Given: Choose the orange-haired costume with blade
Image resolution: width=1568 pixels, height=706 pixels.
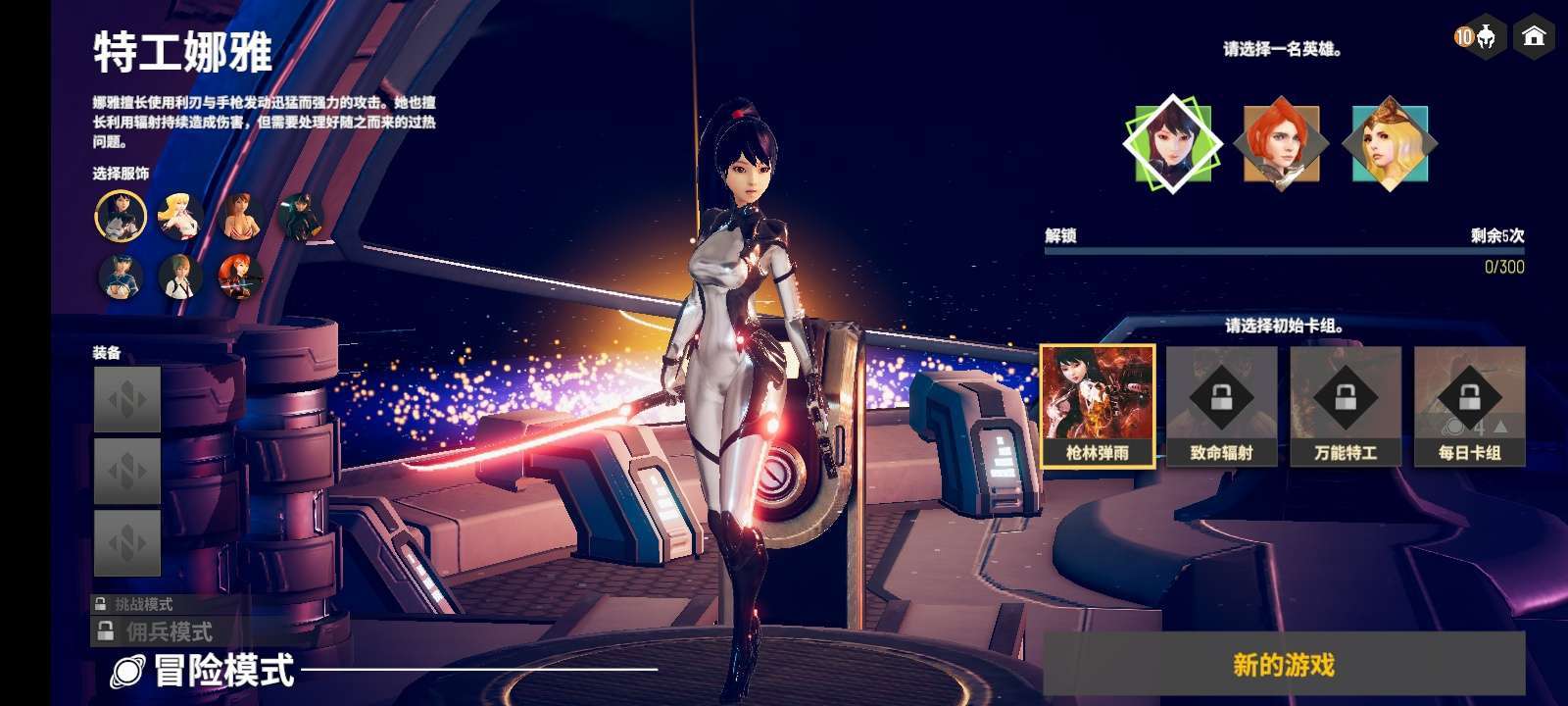Looking at the screenshot, I should tap(240, 277).
